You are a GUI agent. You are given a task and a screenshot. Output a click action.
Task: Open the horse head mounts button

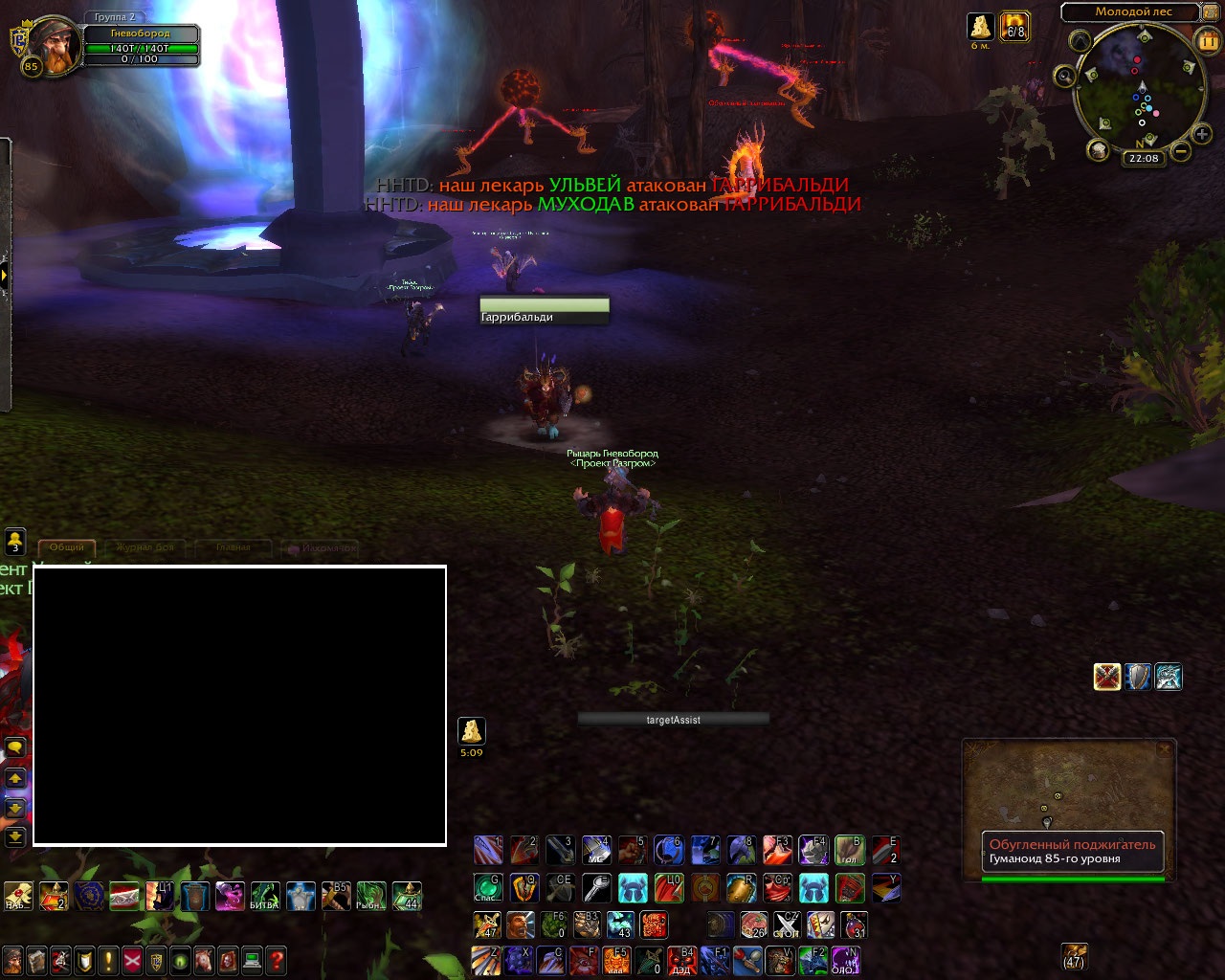pyautogui.click(x=204, y=960)
